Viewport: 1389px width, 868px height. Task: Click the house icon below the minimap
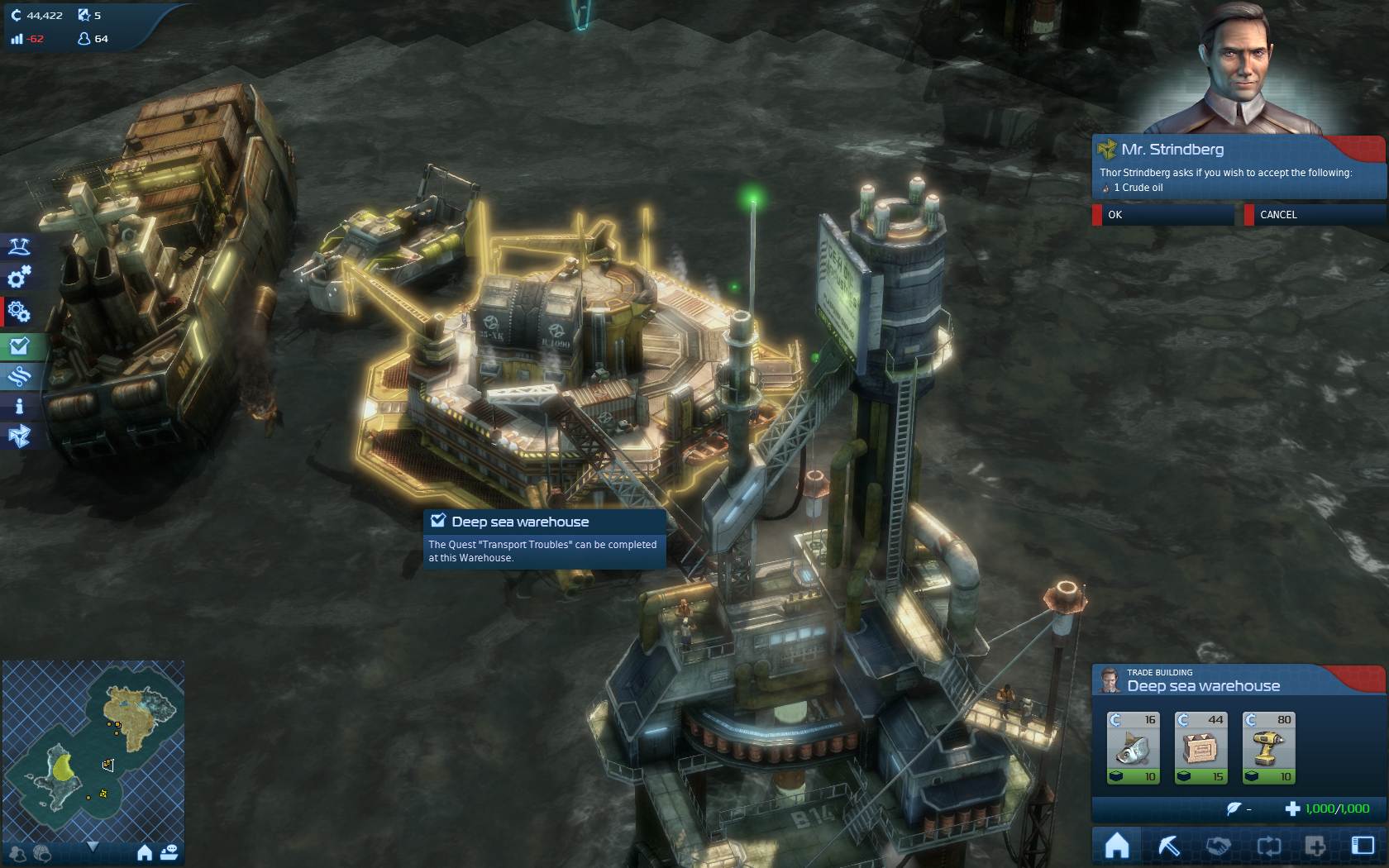click(x=145, y=852)
